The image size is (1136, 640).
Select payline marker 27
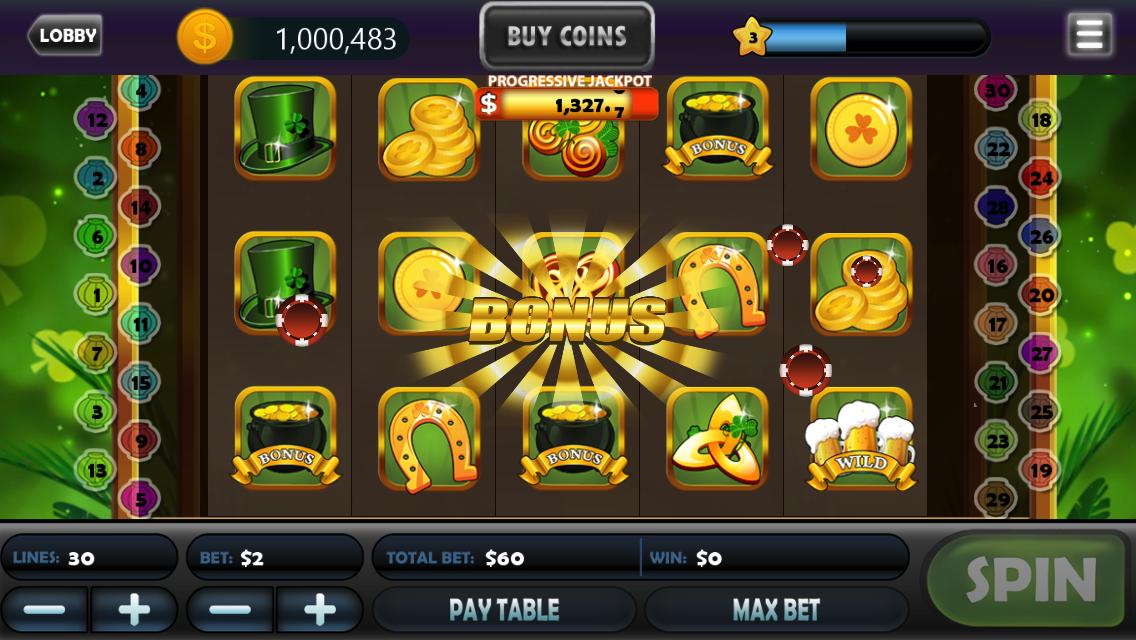click(x=1041, y=354)
